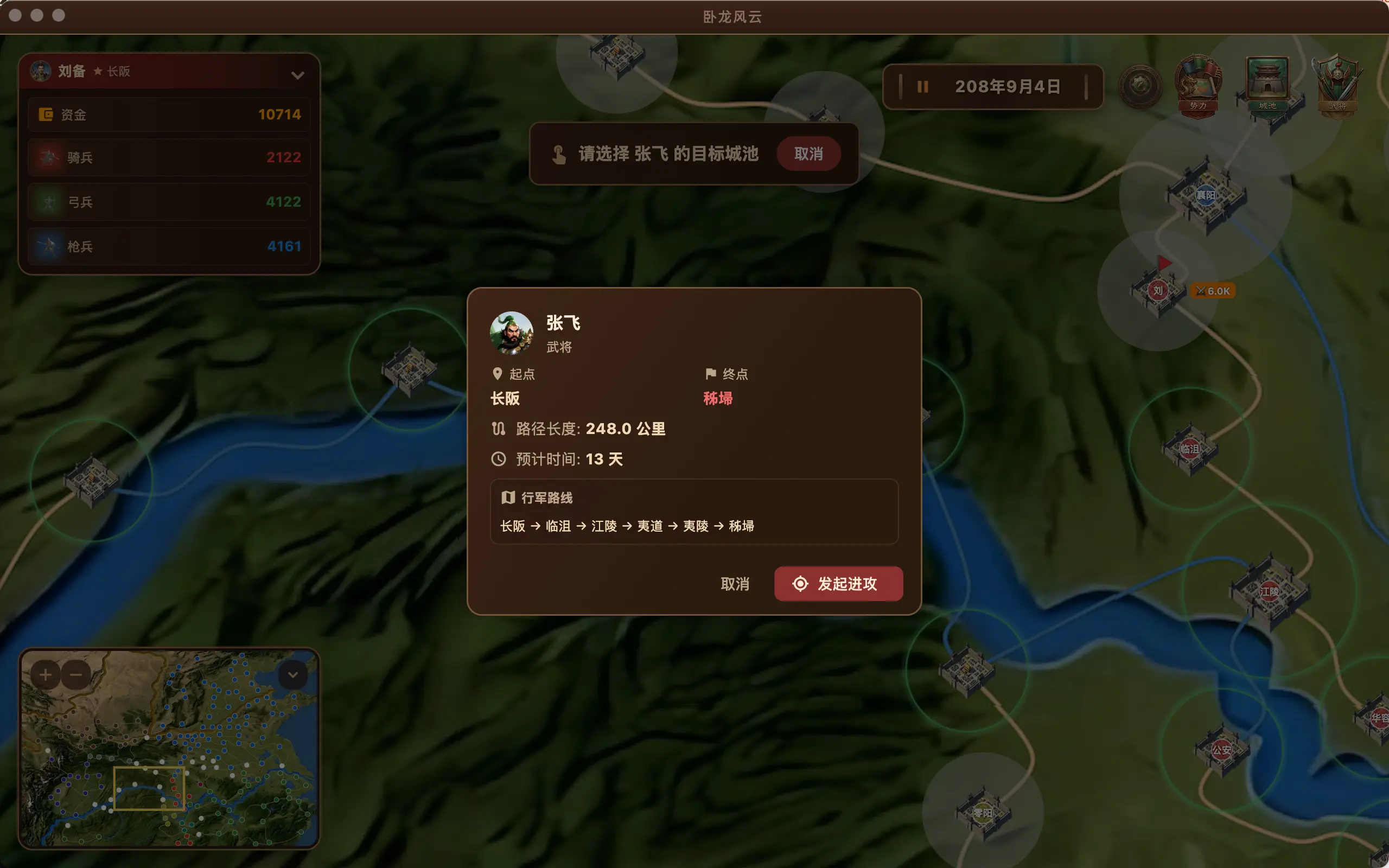The image size is (1389, 868).
Task: Select the 枪兵 spearman icon in Liu Bei's panel
Action: (49, 246)
